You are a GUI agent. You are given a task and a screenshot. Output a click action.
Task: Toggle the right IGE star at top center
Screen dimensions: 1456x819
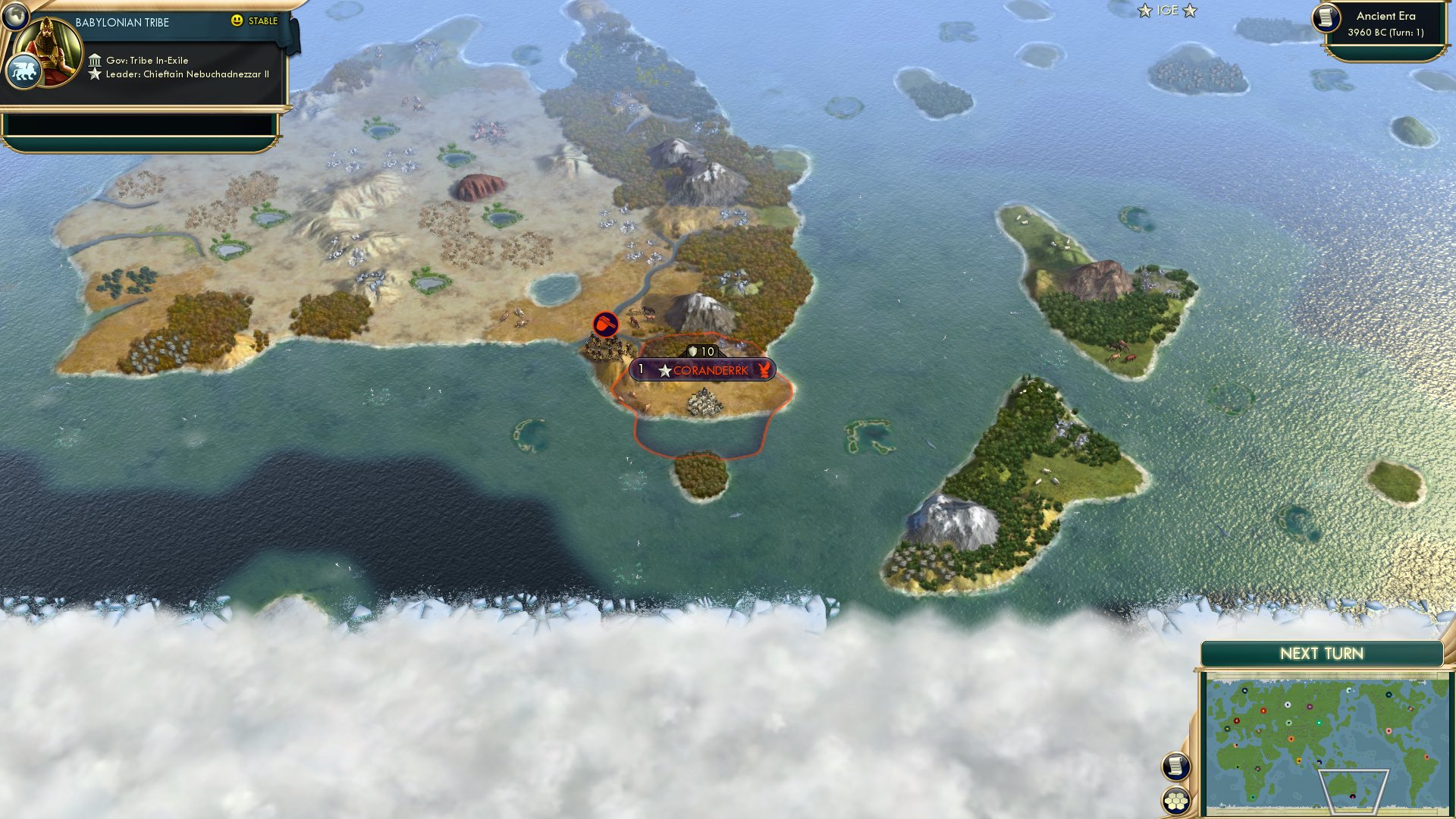coord(1191,11)
